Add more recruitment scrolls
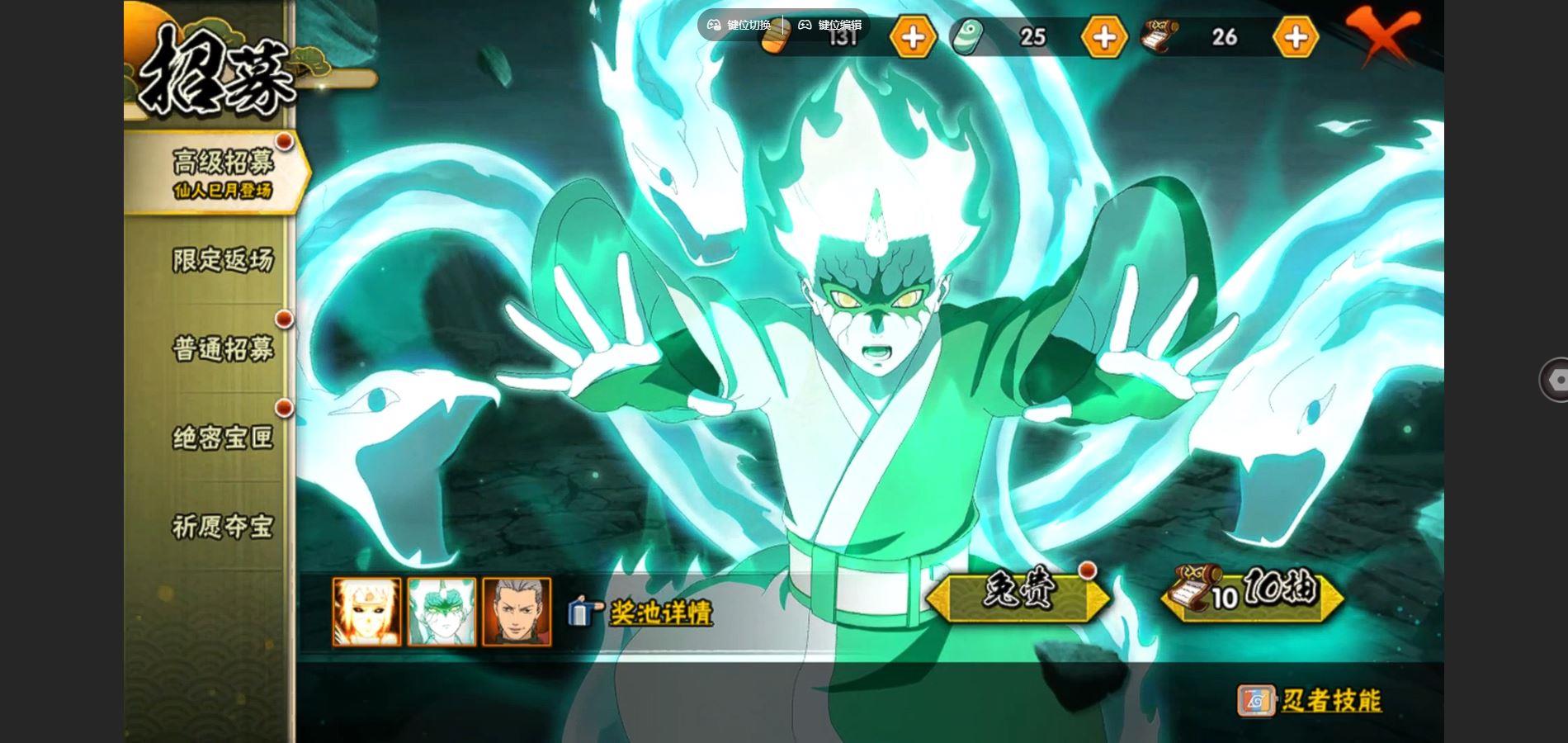This screenshot has height=743, width=1568. (1296, 37)
